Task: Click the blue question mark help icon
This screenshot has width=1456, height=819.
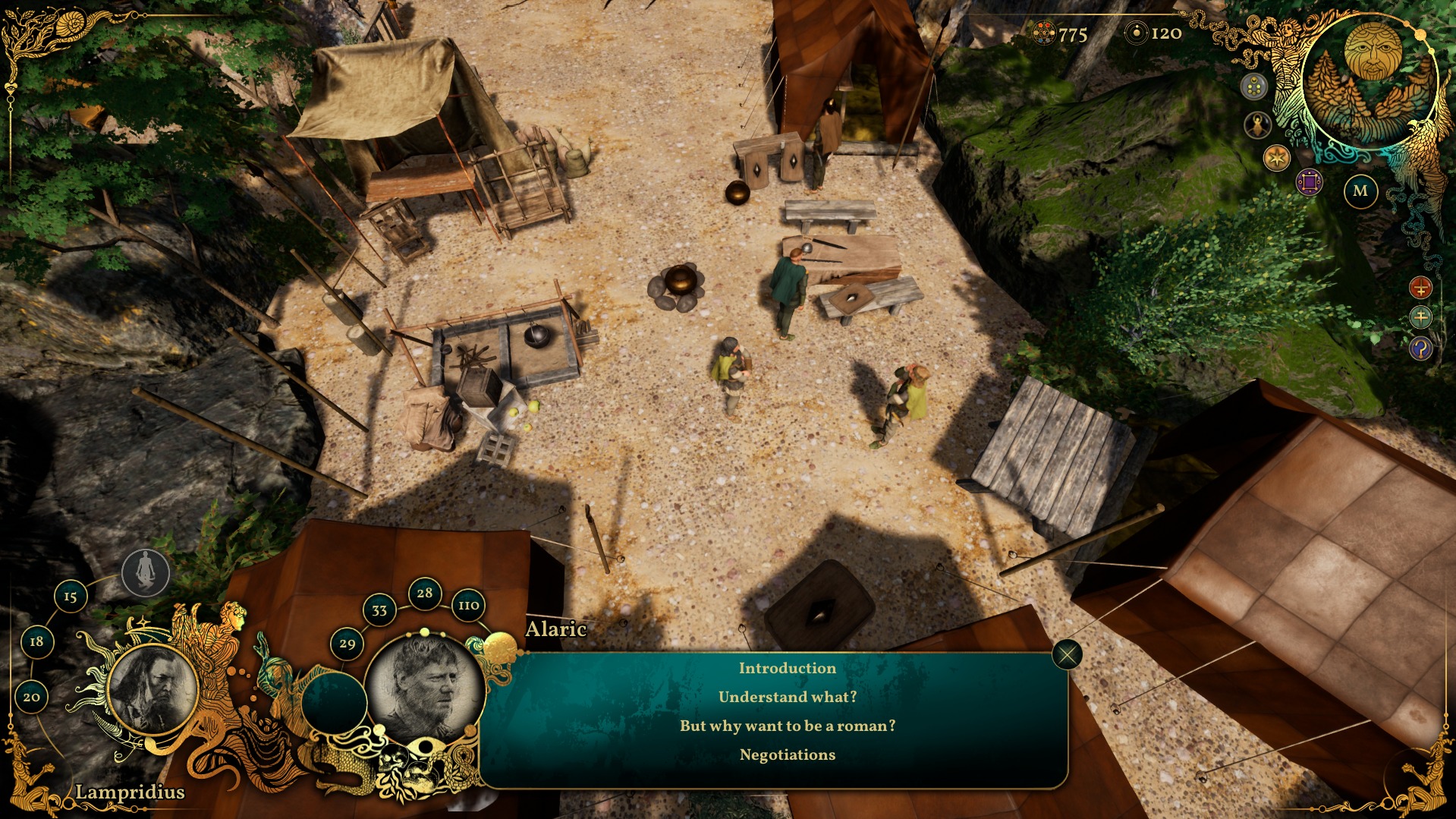Action: (x=1420, y=348)
